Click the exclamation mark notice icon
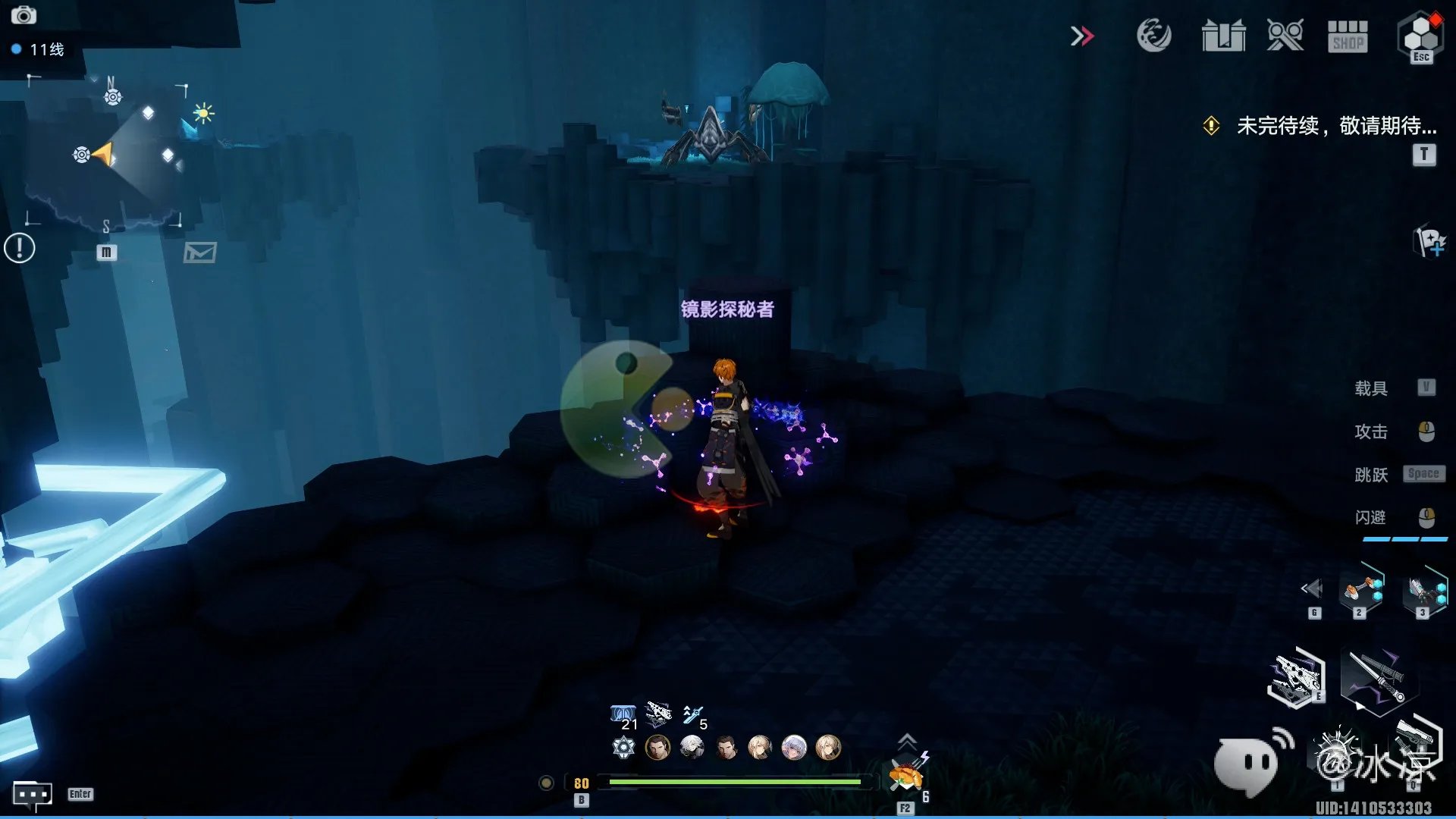Image resolution: width=1456 pixels, height=819 pixels. 20,248
